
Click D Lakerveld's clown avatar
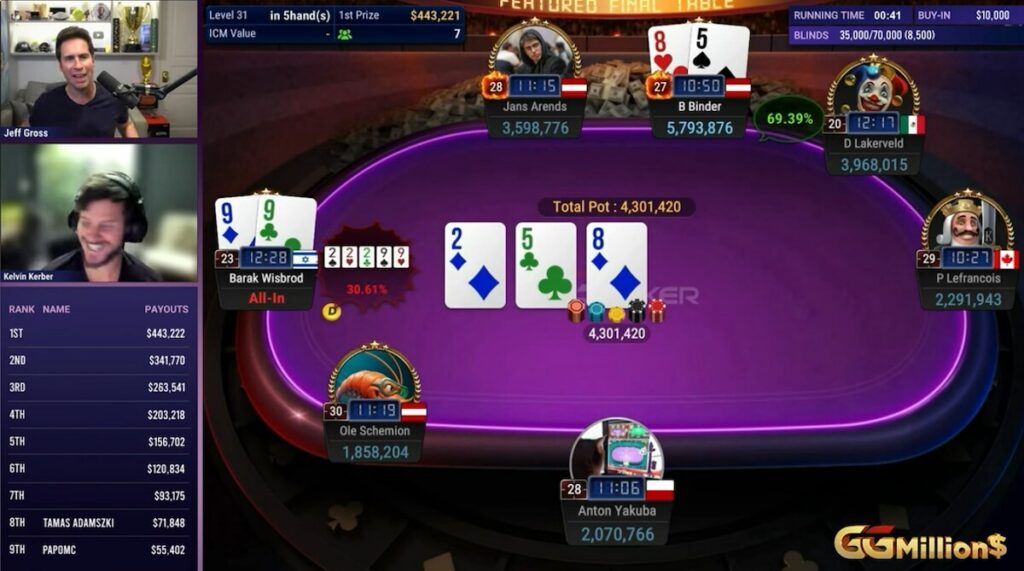pos(872,88)
